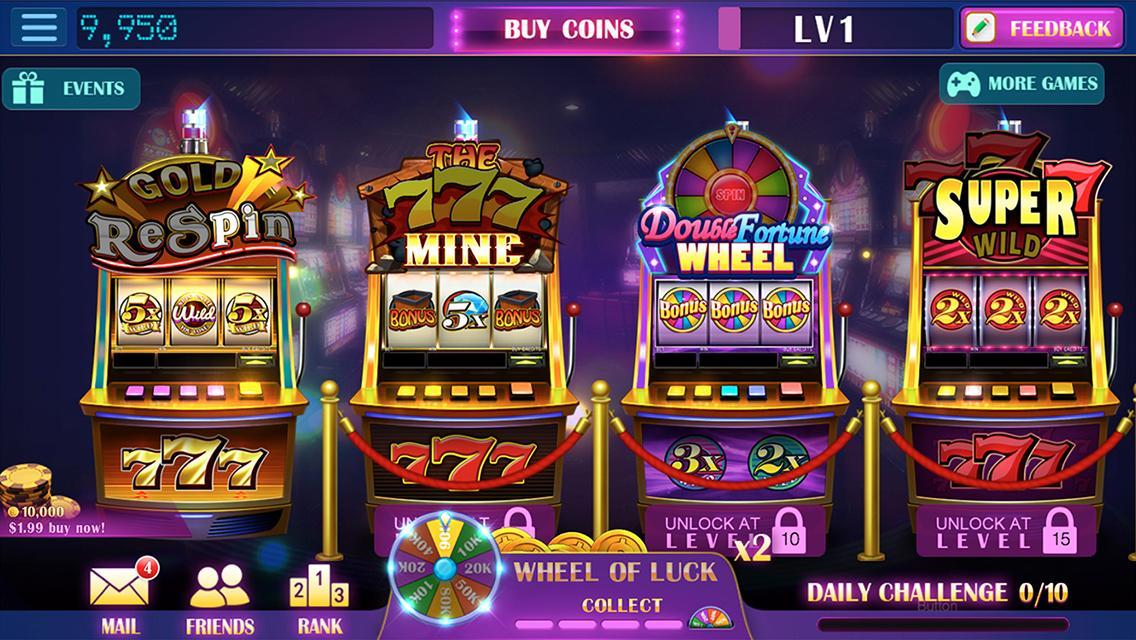Viewport: 1136px width, 640px height.
Task: Open the hamburger menu
Action: [39, 27]
